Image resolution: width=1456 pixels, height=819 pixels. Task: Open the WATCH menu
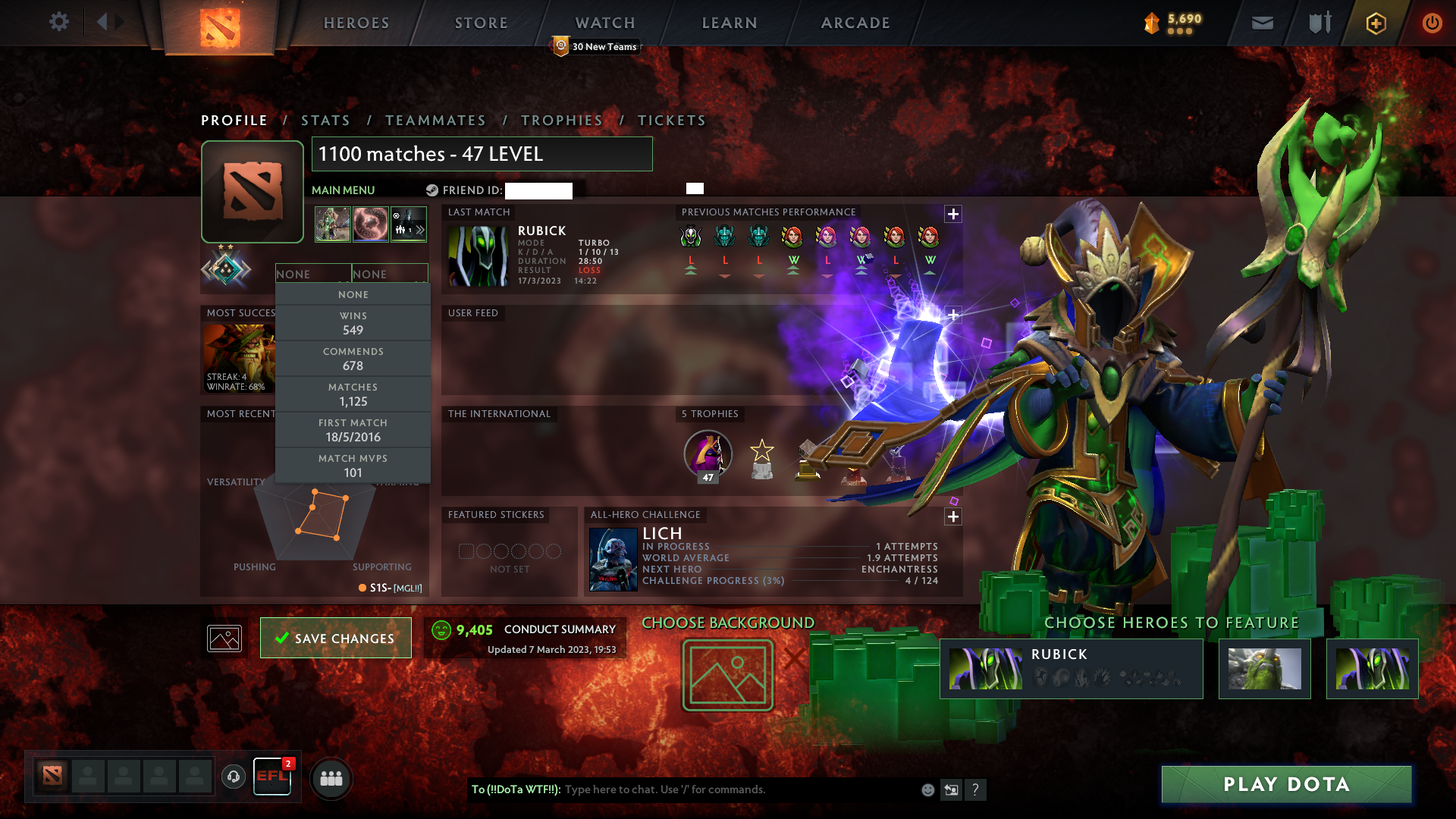604,22
